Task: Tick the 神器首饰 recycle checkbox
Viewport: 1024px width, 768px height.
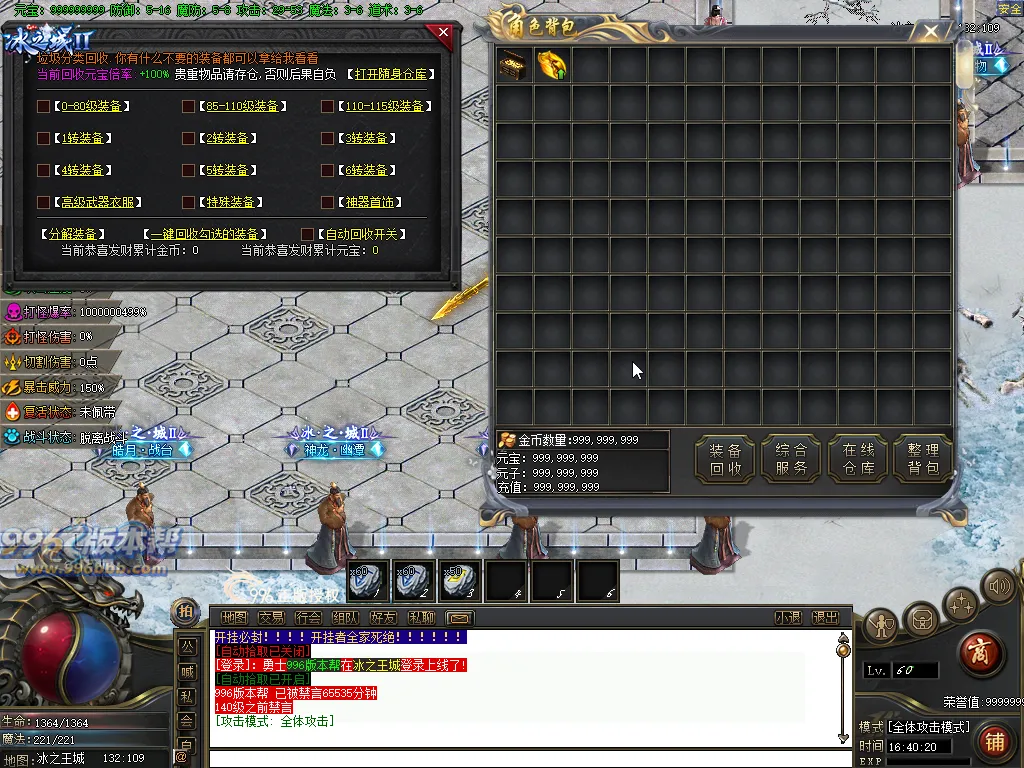Action: click(327, 202)
